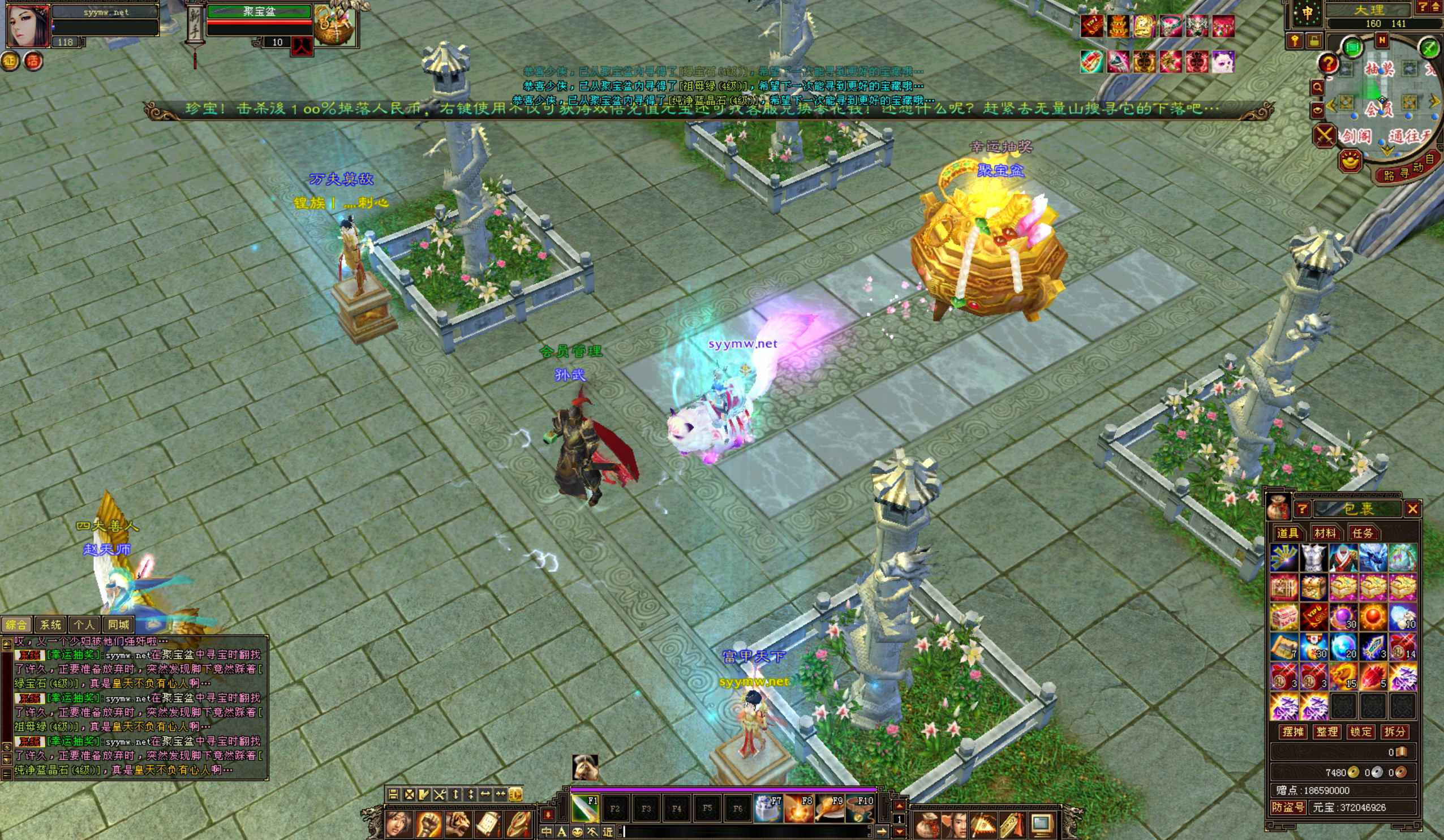
Task: Select the red VIP card item
Action: click(x=1313, y=617)
